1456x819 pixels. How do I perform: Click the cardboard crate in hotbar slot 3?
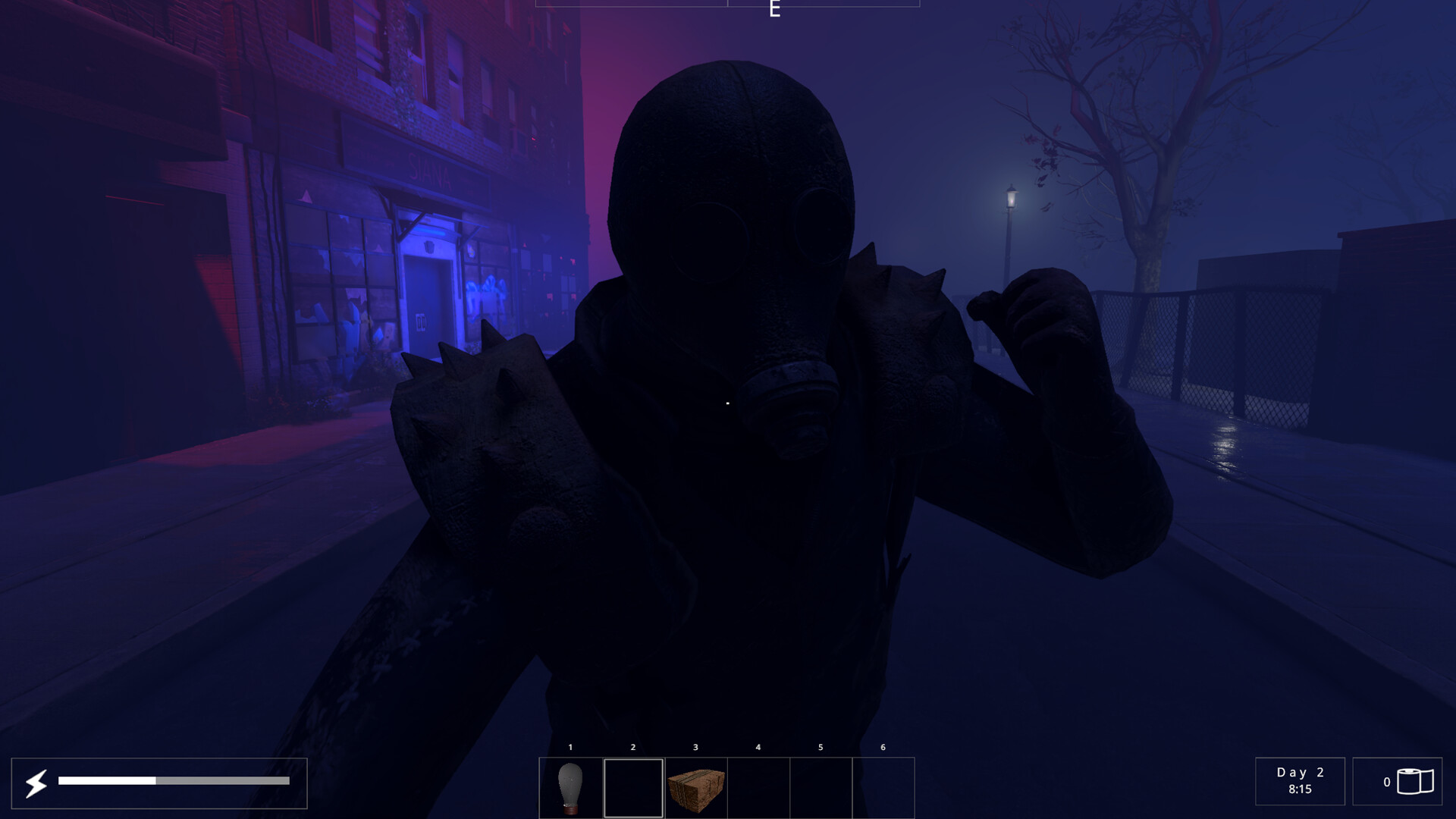pos(695,786)
